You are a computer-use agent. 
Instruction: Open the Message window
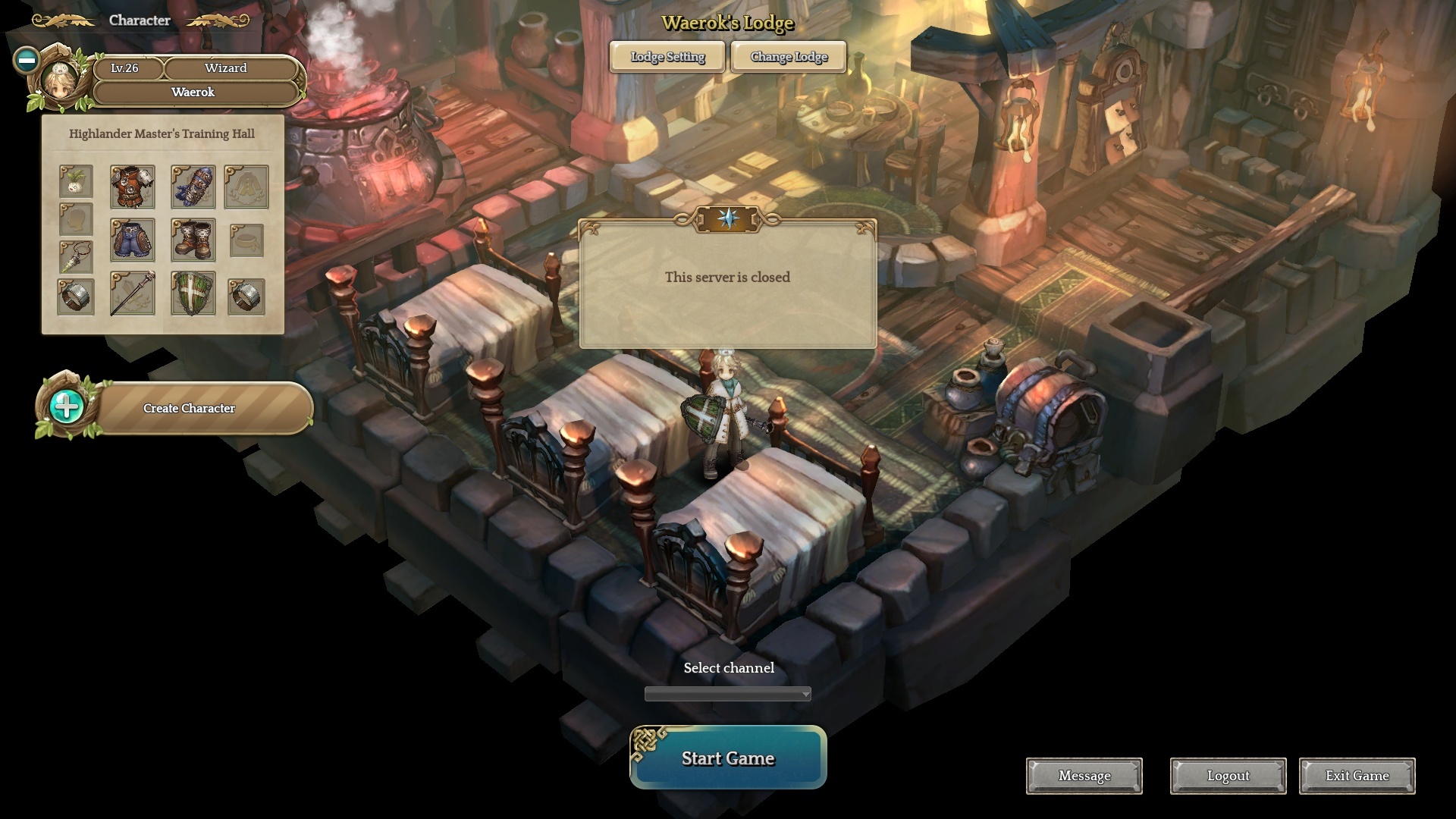coord(1084,776)
